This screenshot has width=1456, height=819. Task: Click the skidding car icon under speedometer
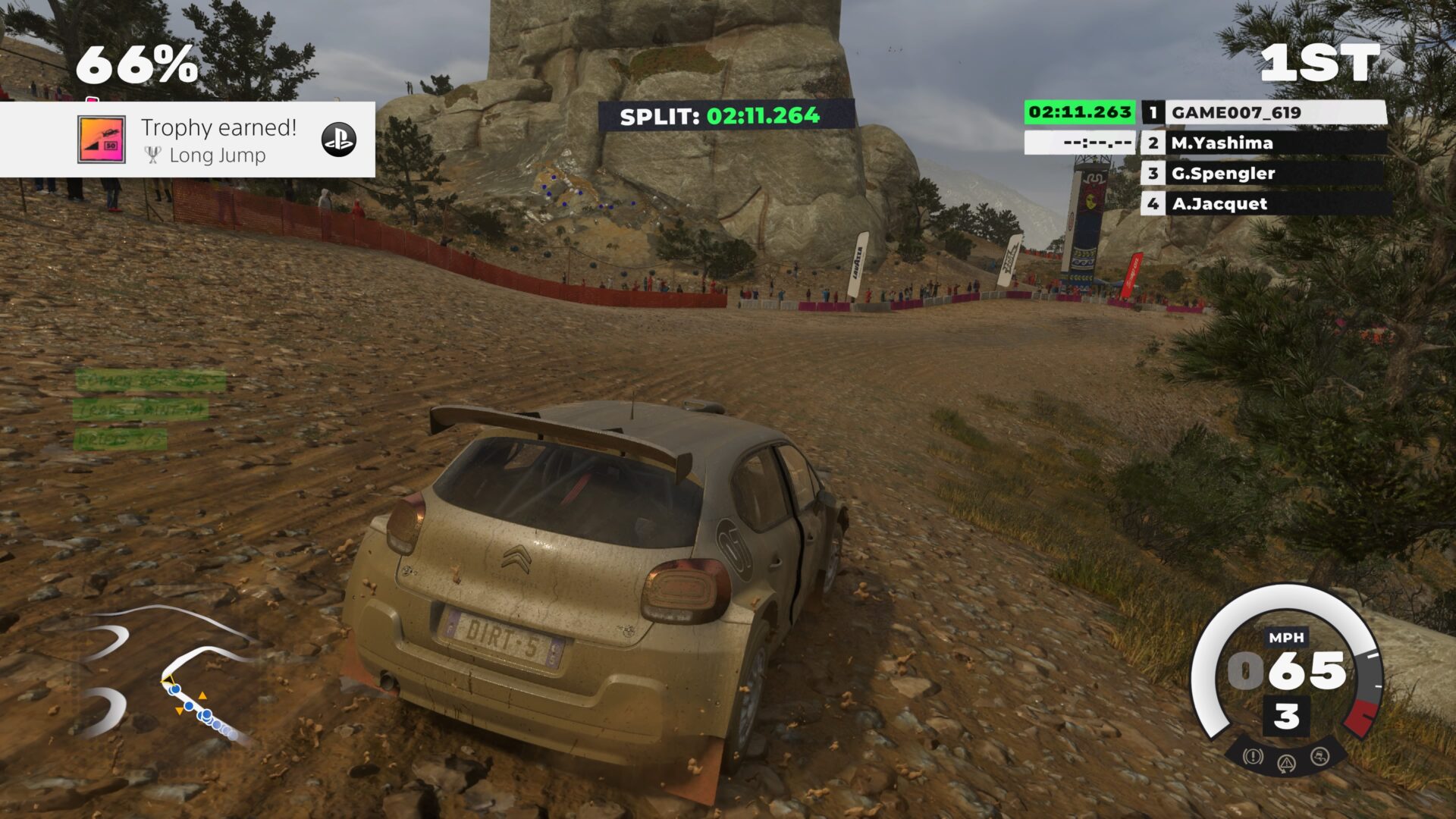click(1319, 756)
